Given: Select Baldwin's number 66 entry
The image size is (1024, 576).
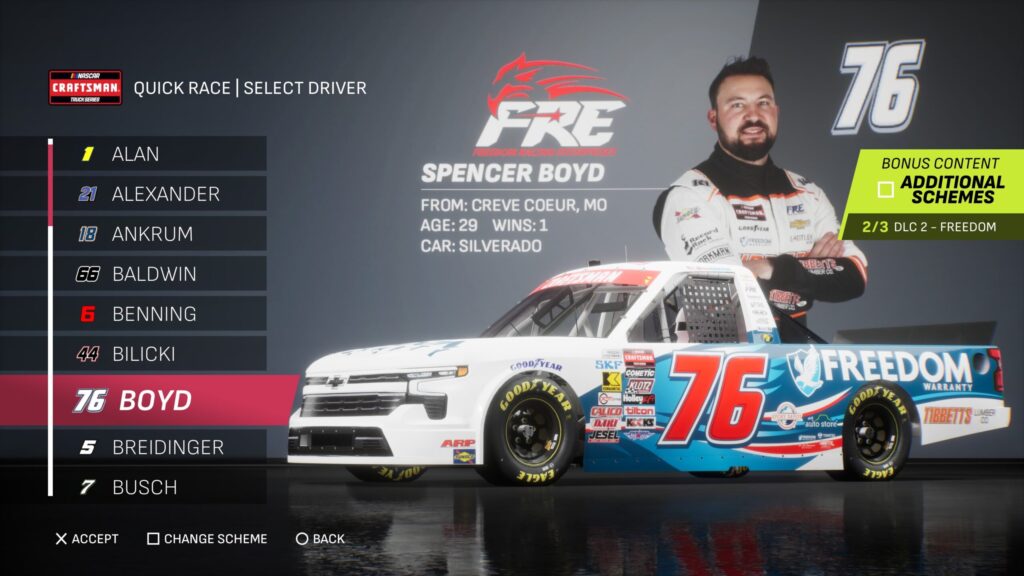Looking at the screenshot, I should click(160, 274).
